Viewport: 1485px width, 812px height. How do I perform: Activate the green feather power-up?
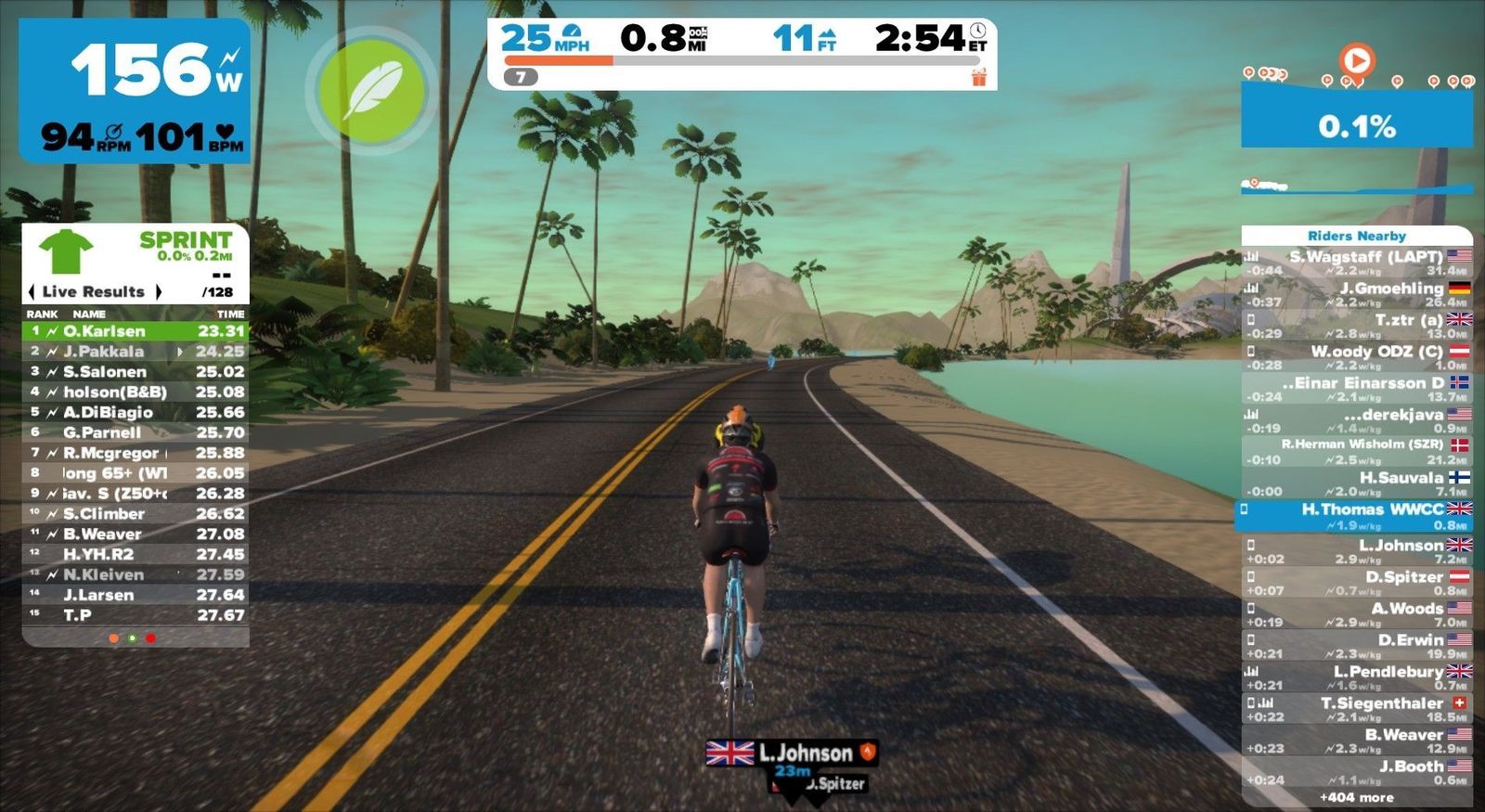point(372,90)
